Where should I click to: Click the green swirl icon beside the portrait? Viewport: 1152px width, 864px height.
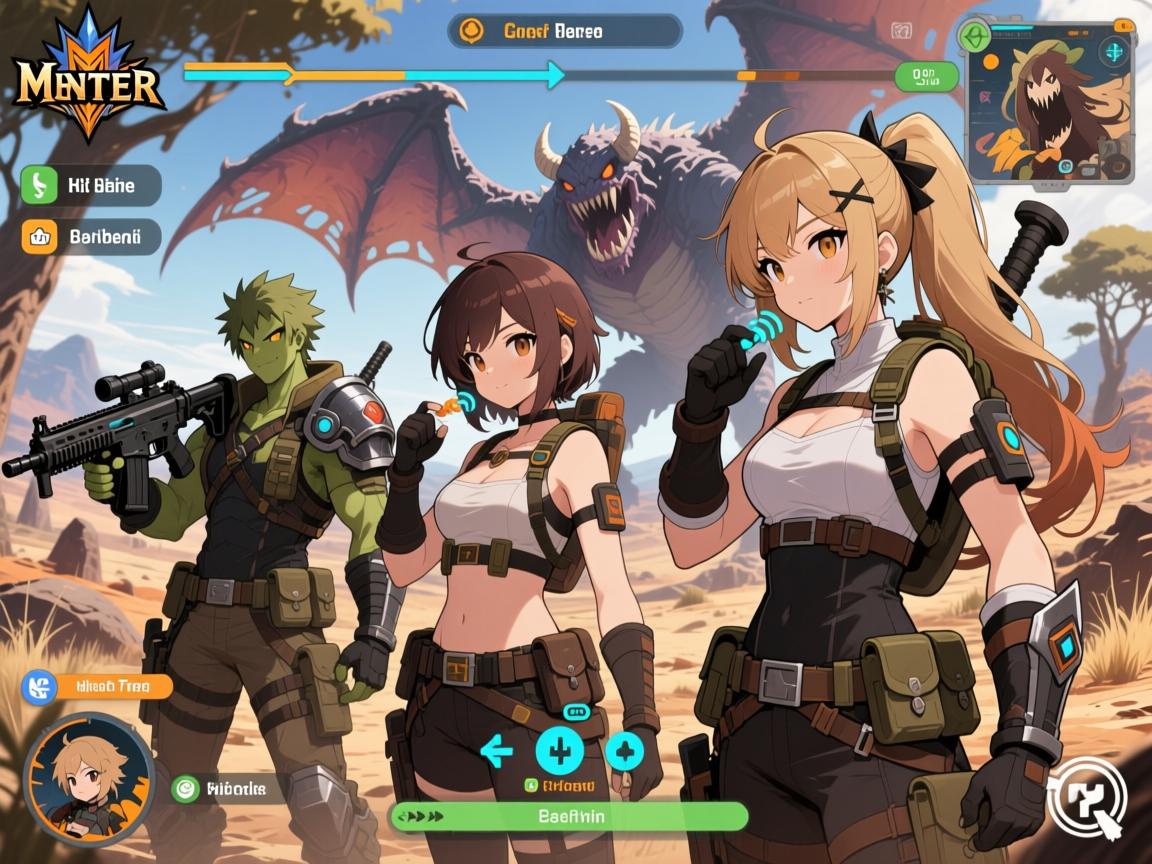pyautogui.click(x=185, y=790)
